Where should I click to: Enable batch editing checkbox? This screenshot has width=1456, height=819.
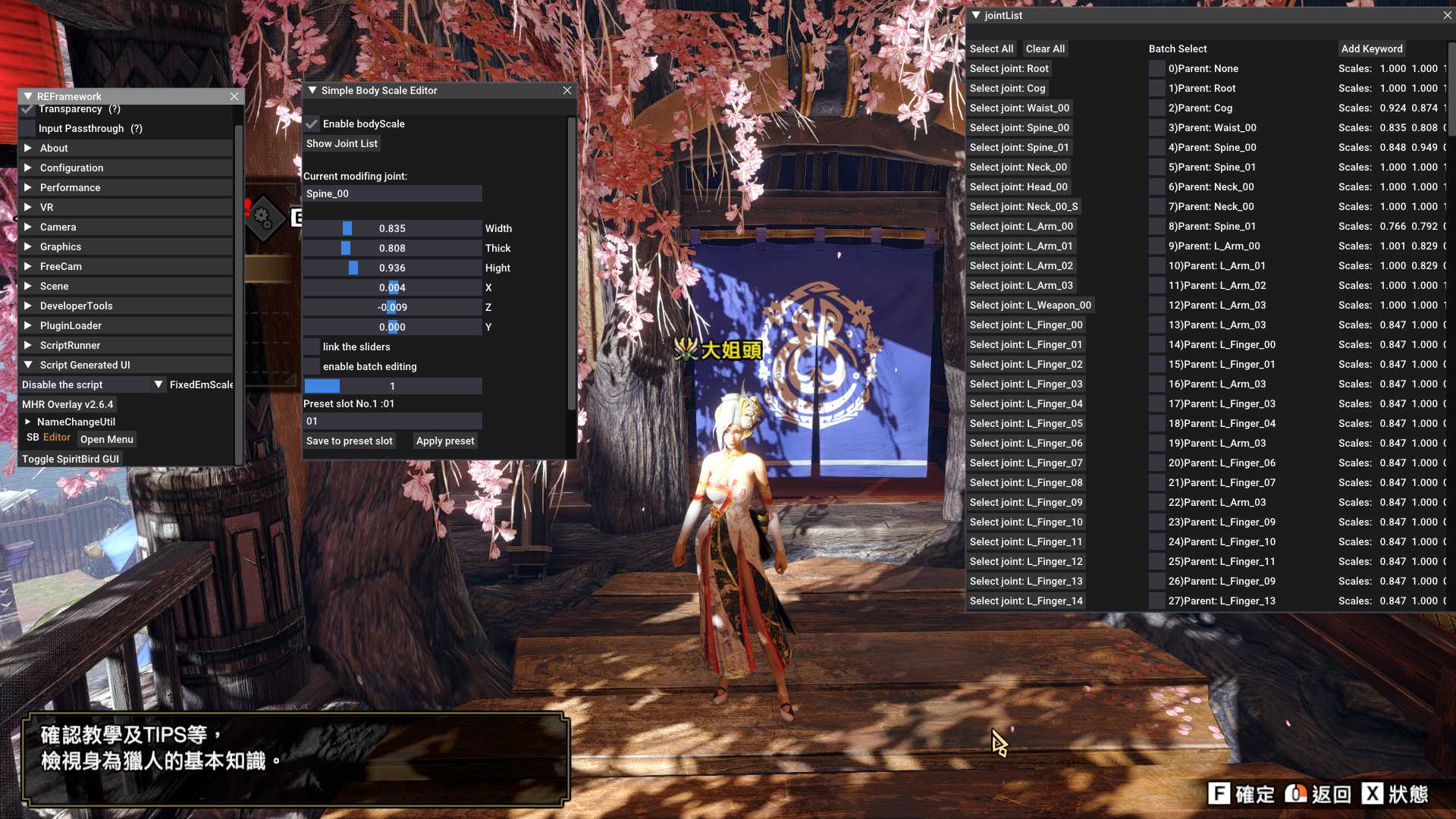coord(312,366)
